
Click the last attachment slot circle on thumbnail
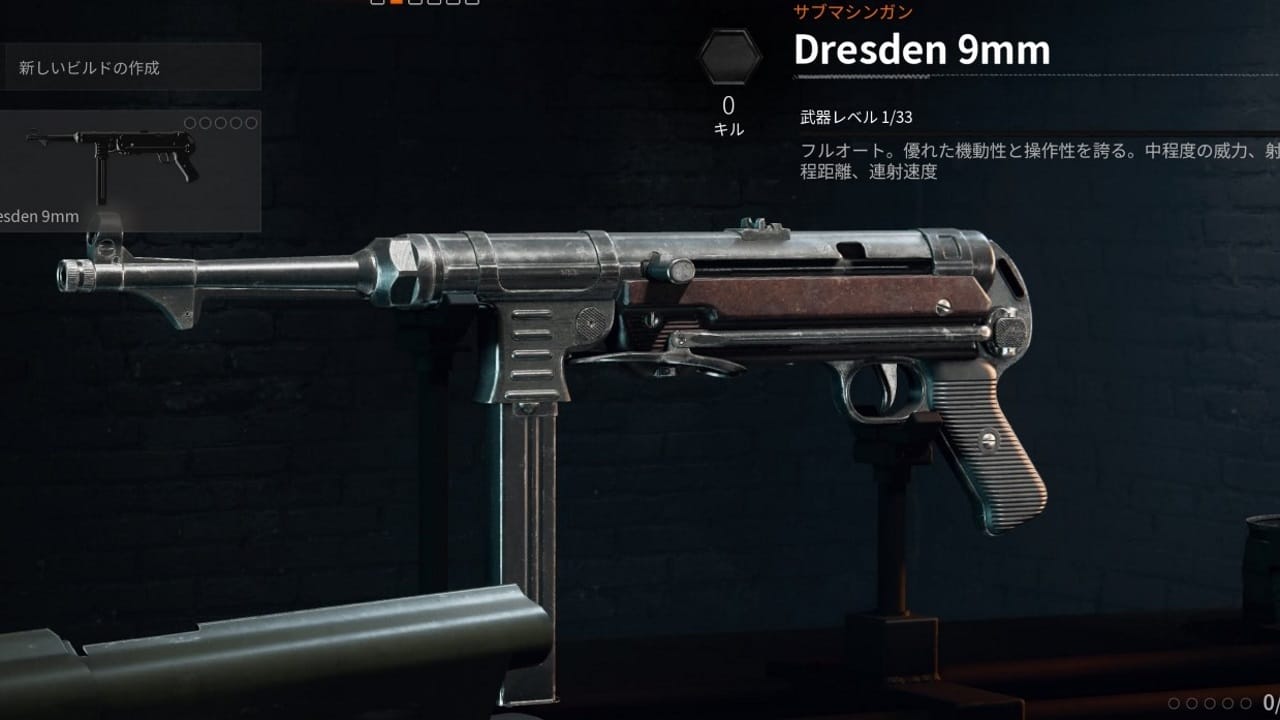coord(251,123)
